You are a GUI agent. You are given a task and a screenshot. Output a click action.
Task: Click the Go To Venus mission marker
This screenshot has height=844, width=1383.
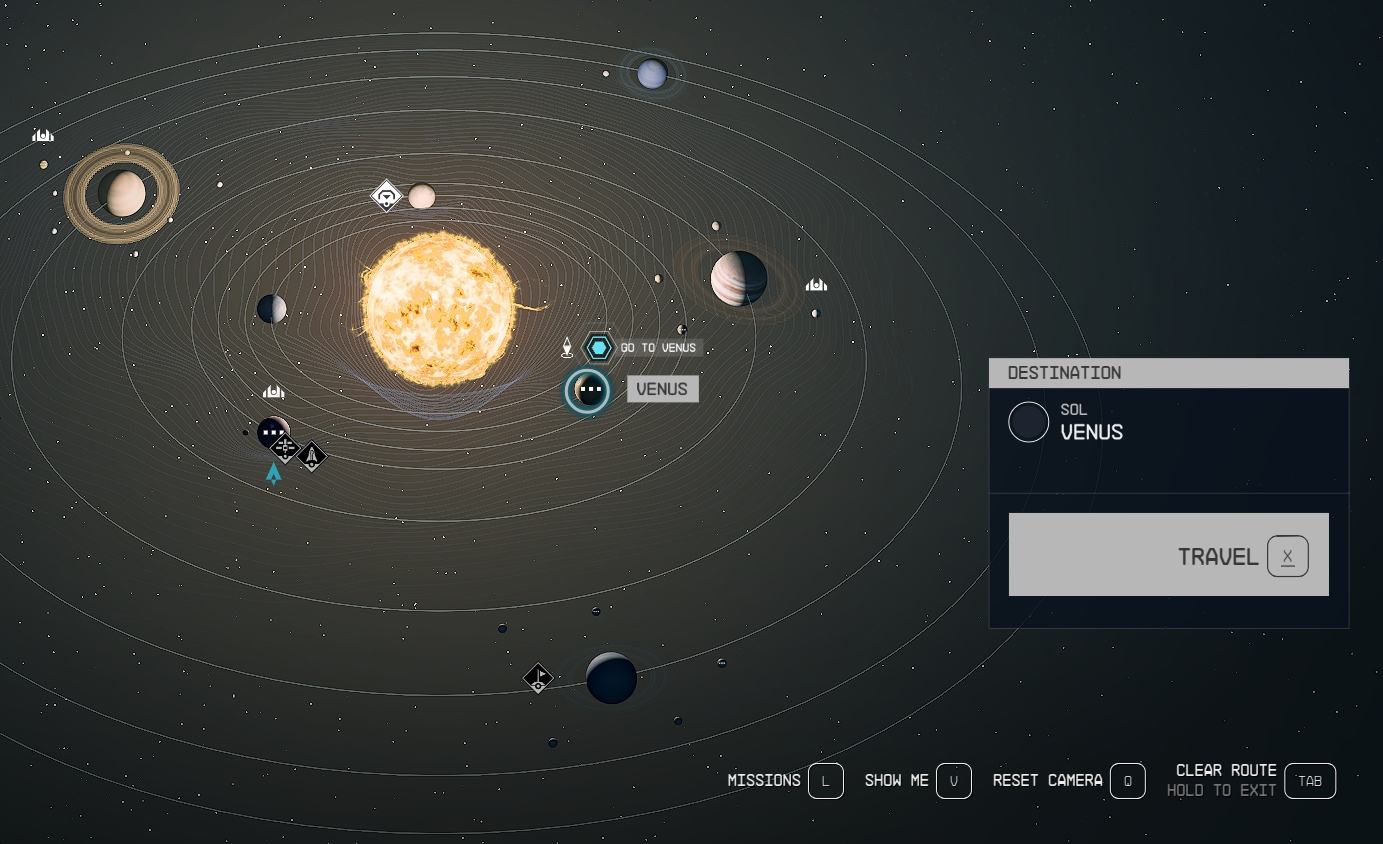[x=599, y=348]
